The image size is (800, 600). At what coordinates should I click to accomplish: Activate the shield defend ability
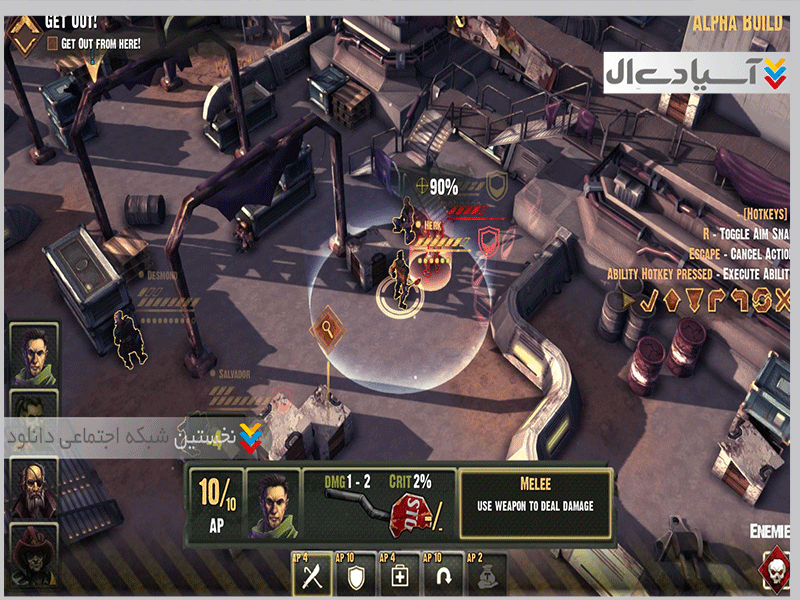tap(356, 574)
